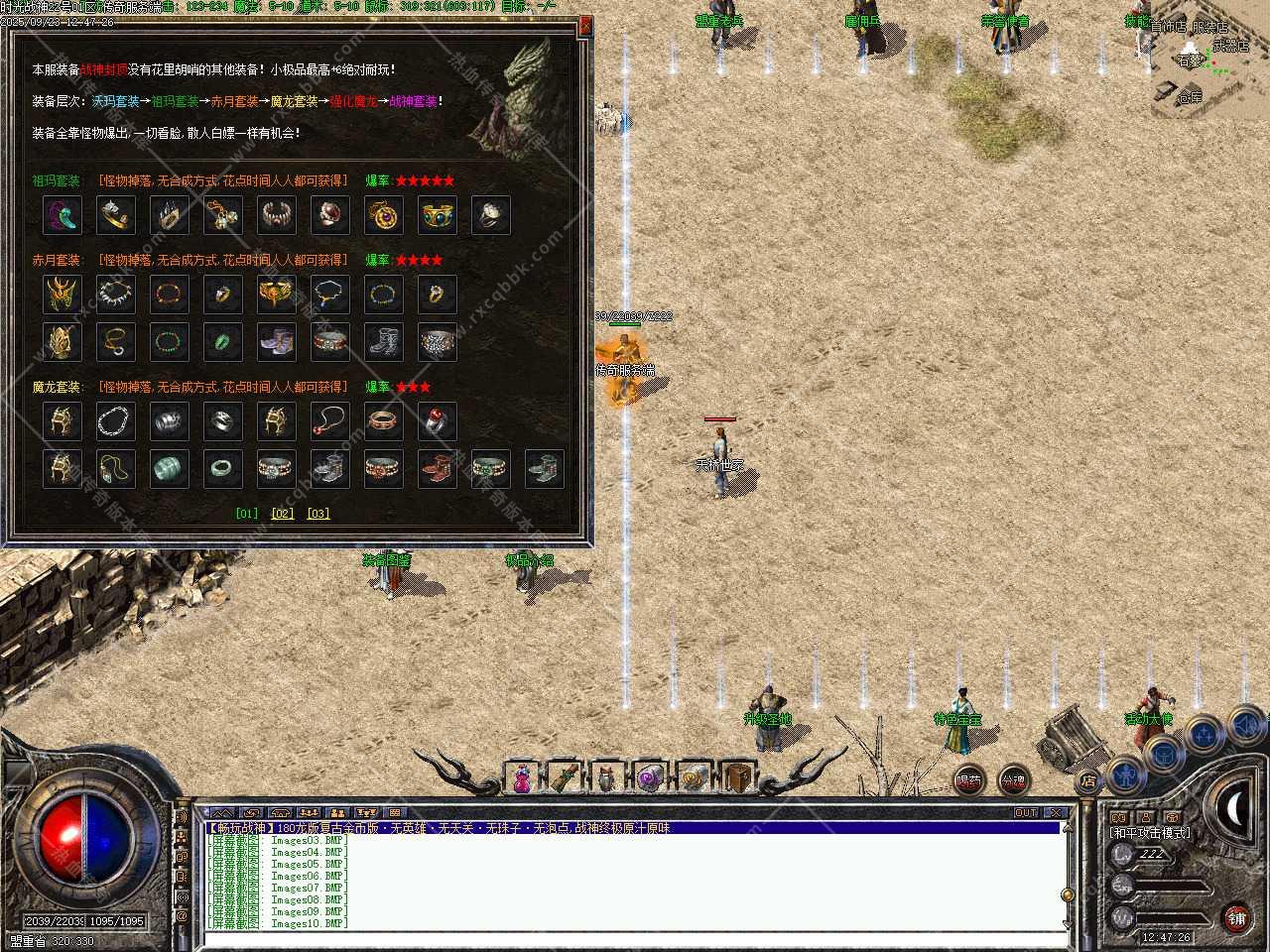Open the red 铺 stall button
1270x952 pixels.
(1236, 919)
